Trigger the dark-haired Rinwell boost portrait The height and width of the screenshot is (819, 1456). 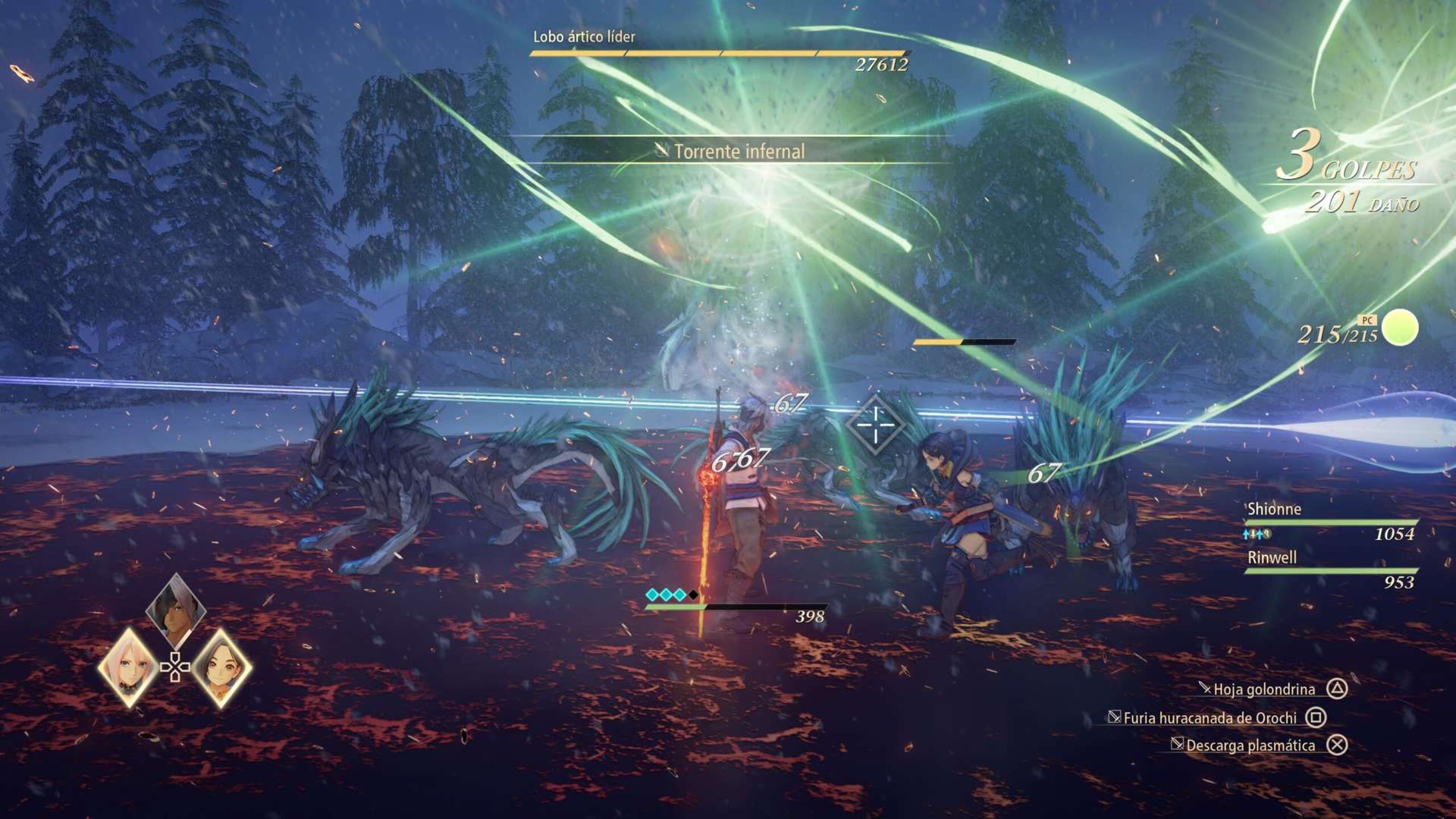(221, 667)
